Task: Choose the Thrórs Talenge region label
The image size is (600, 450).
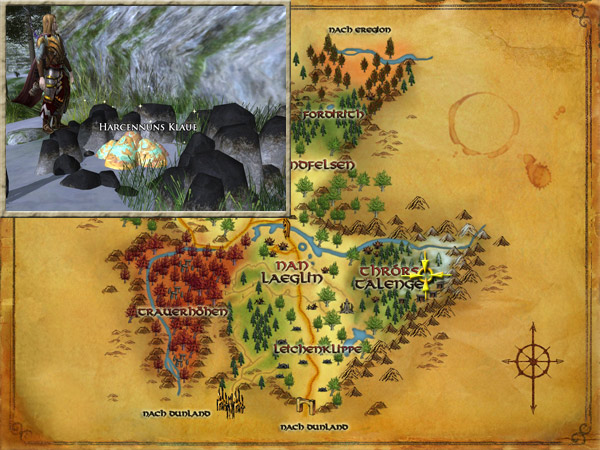Action: click(388, 277)
